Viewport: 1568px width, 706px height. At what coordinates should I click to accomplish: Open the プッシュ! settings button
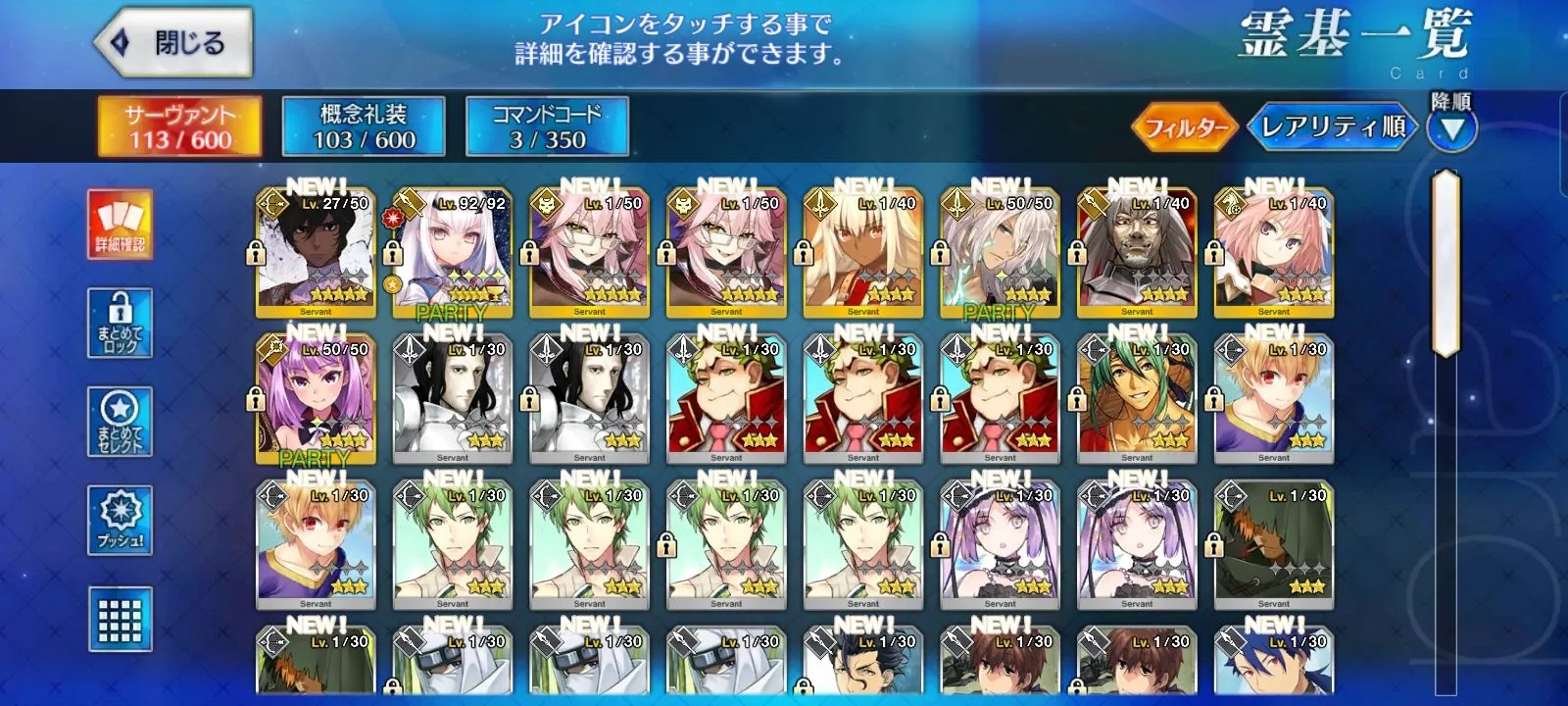(120, 520)
